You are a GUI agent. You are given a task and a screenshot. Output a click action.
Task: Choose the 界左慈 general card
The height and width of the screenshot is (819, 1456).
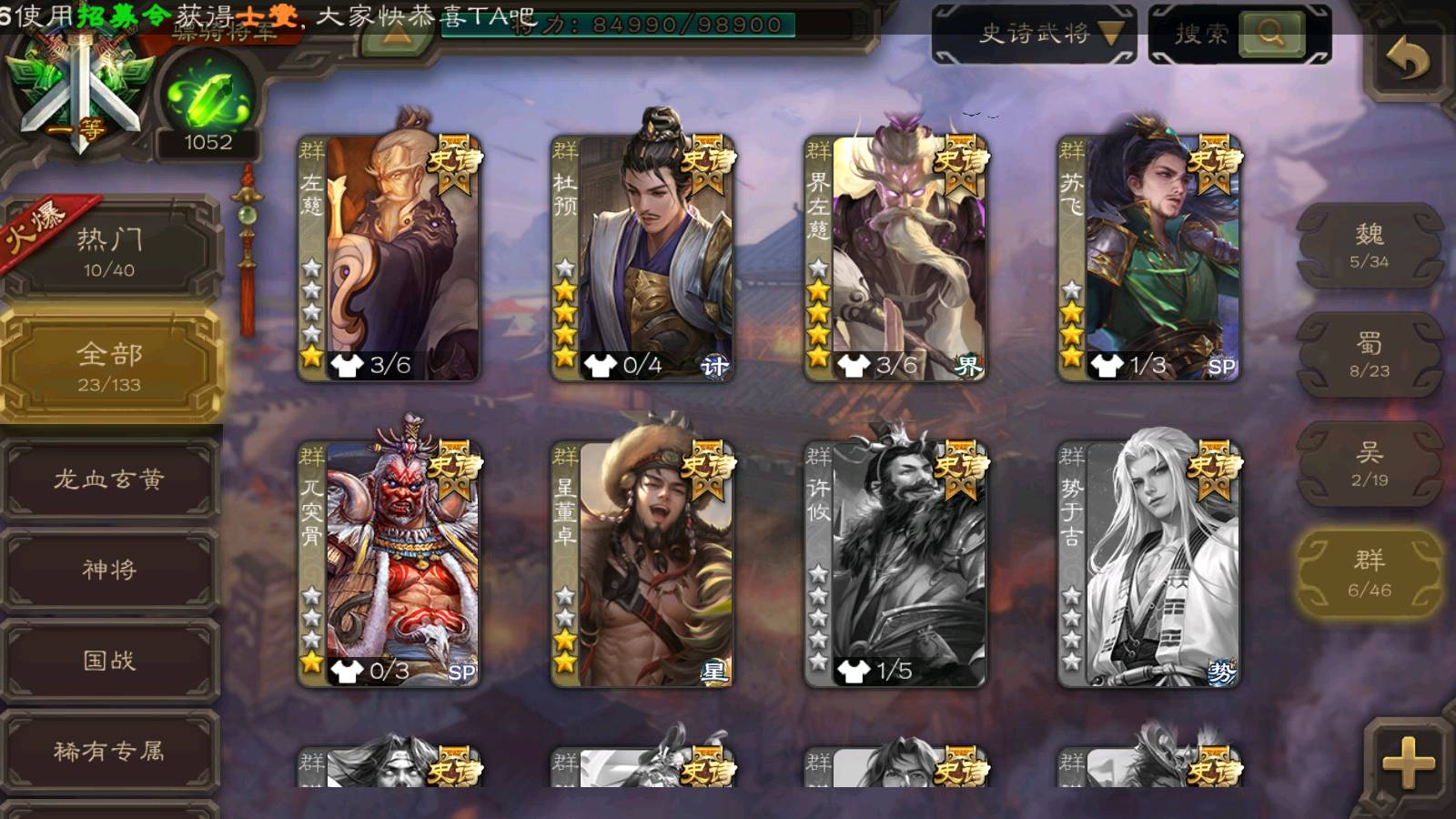(895, 258)
